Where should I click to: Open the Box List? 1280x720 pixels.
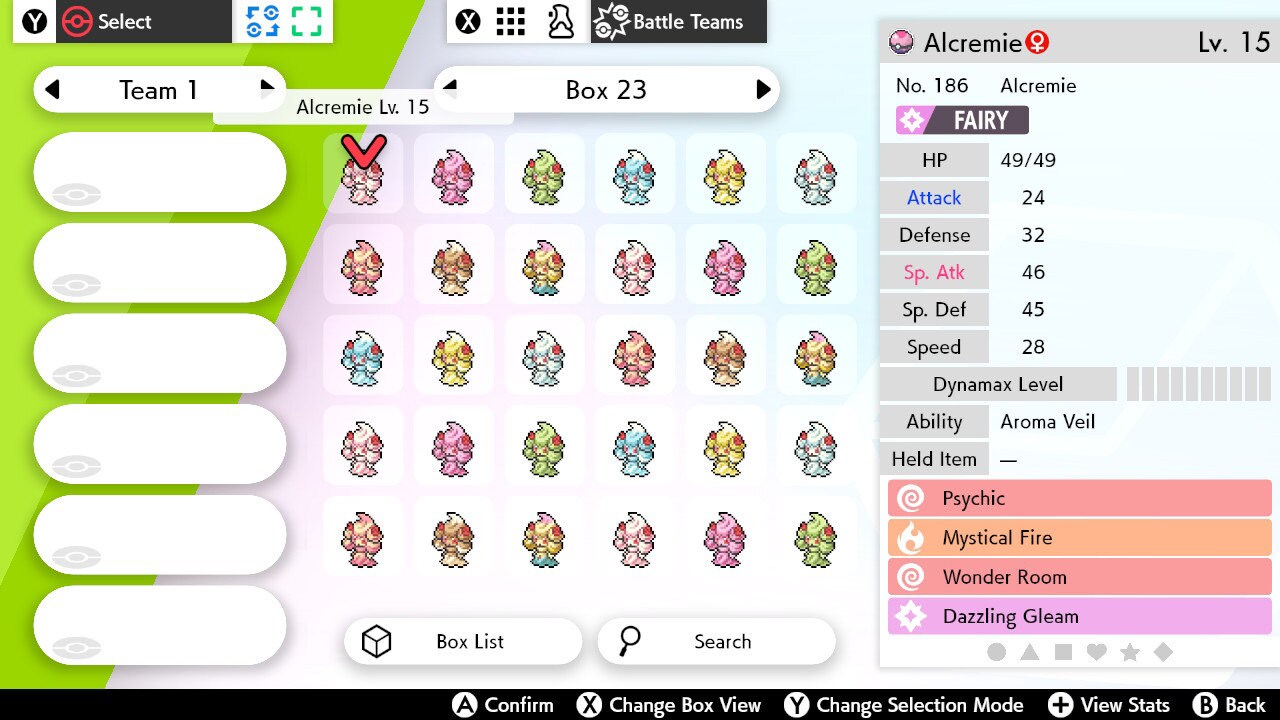(x=462, y=641)
